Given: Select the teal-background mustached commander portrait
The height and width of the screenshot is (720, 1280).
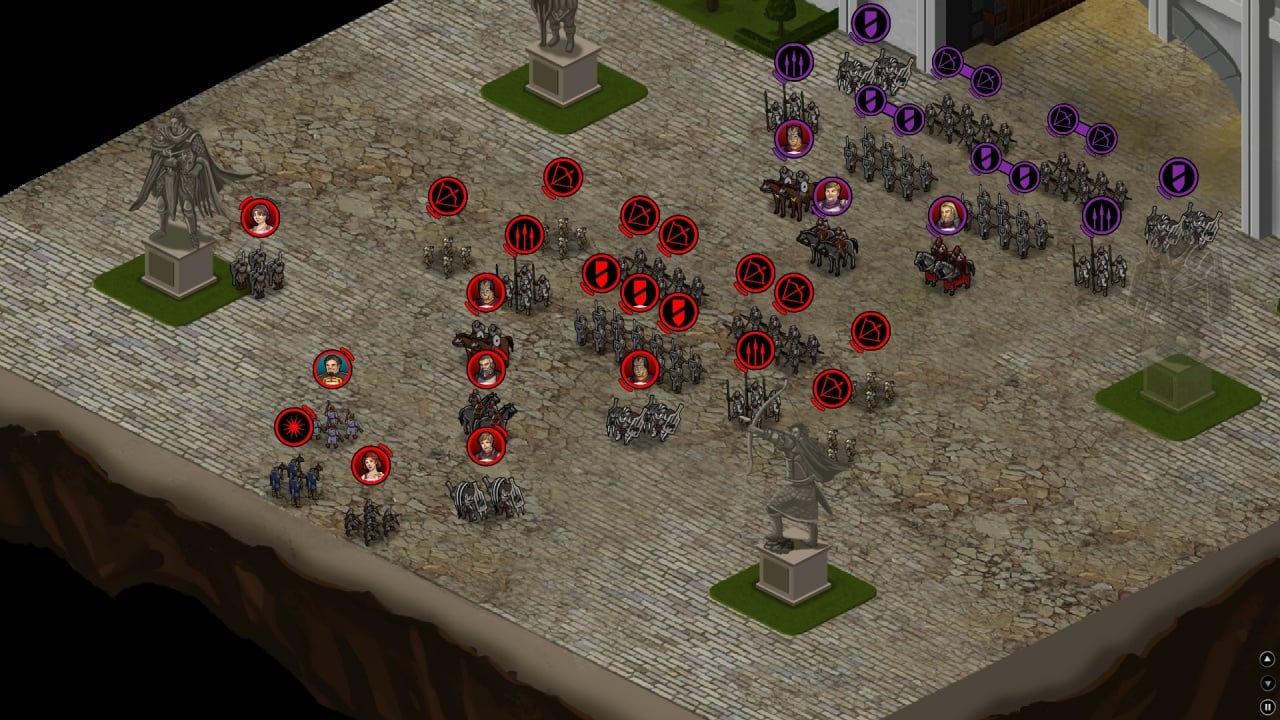Looking at the screenshot, I should [332, 369].
